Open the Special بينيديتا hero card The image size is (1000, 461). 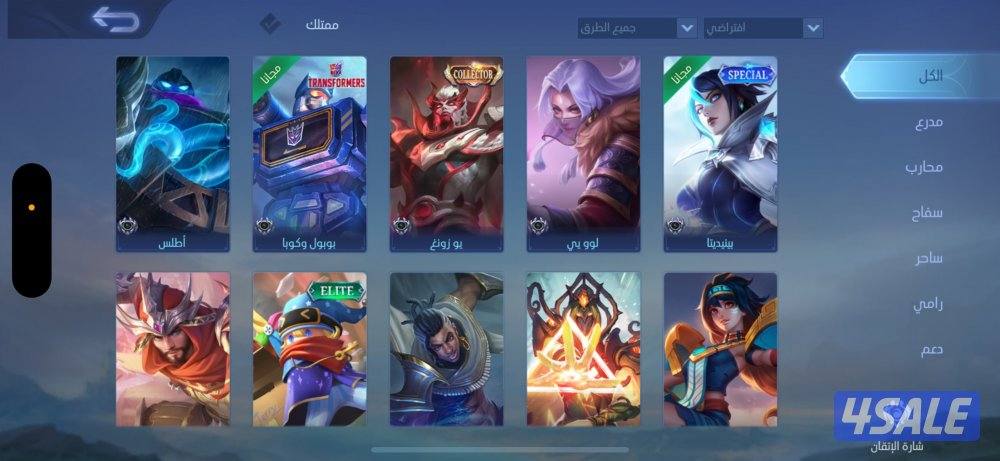click(x=720, y=153)
